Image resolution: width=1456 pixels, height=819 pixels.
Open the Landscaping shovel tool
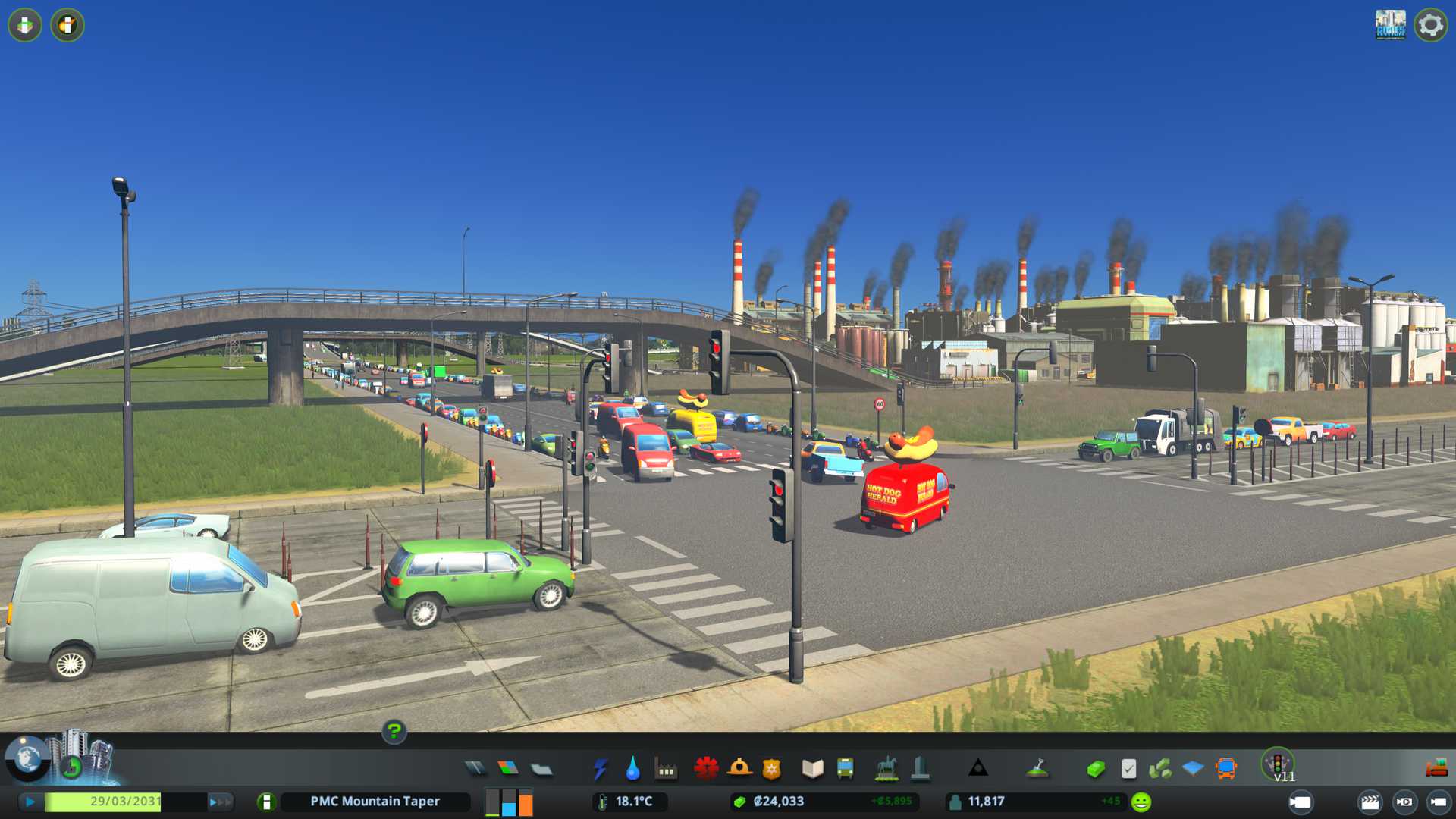pyautogui.click(x=1037, y=769)
